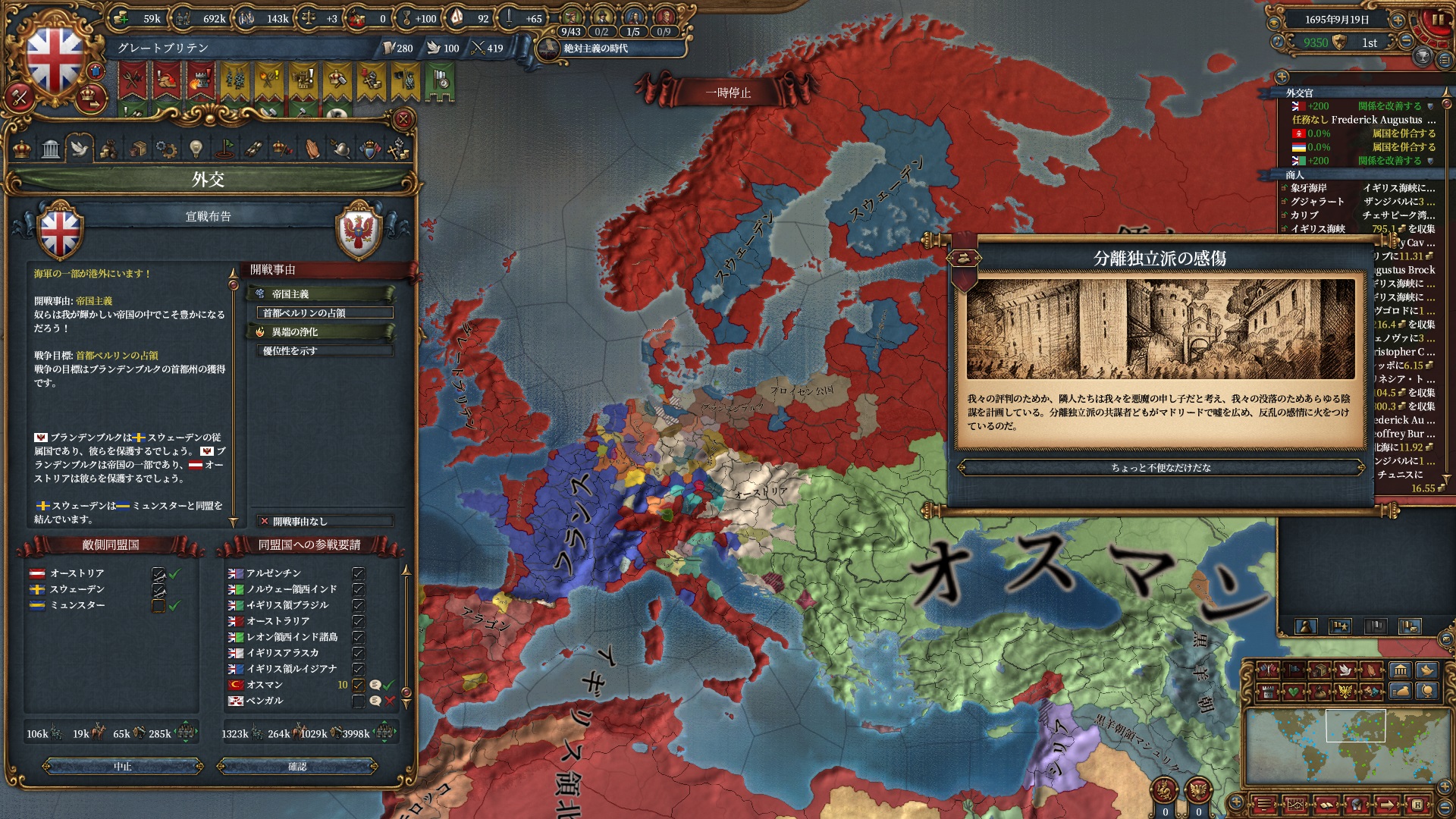
Task: Dismiss the event with ちょっと不便なだけだな
Action: (x=1160, y=468)
